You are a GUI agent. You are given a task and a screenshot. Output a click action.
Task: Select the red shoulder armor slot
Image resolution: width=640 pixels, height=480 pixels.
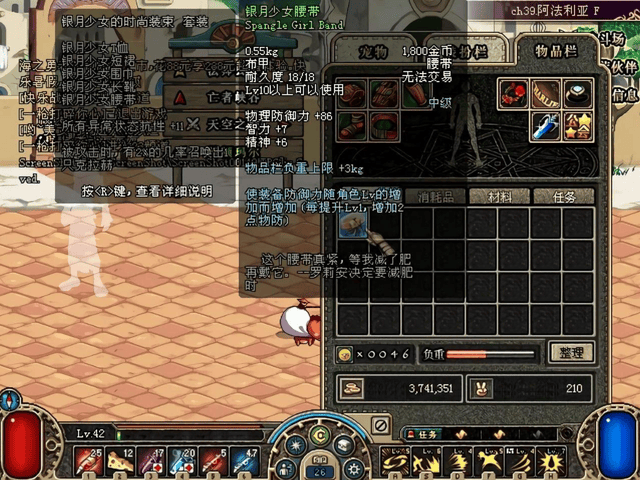coord(352,94)
